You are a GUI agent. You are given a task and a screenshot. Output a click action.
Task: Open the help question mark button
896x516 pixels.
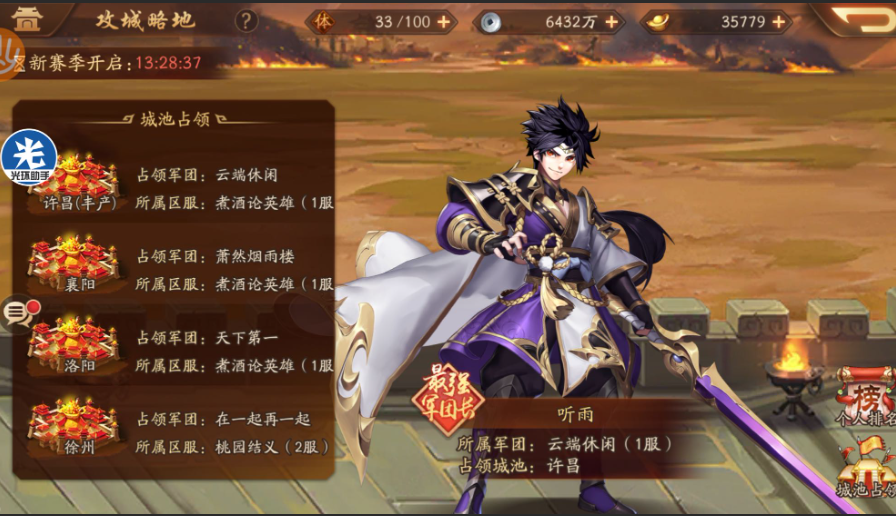[245, 21]
